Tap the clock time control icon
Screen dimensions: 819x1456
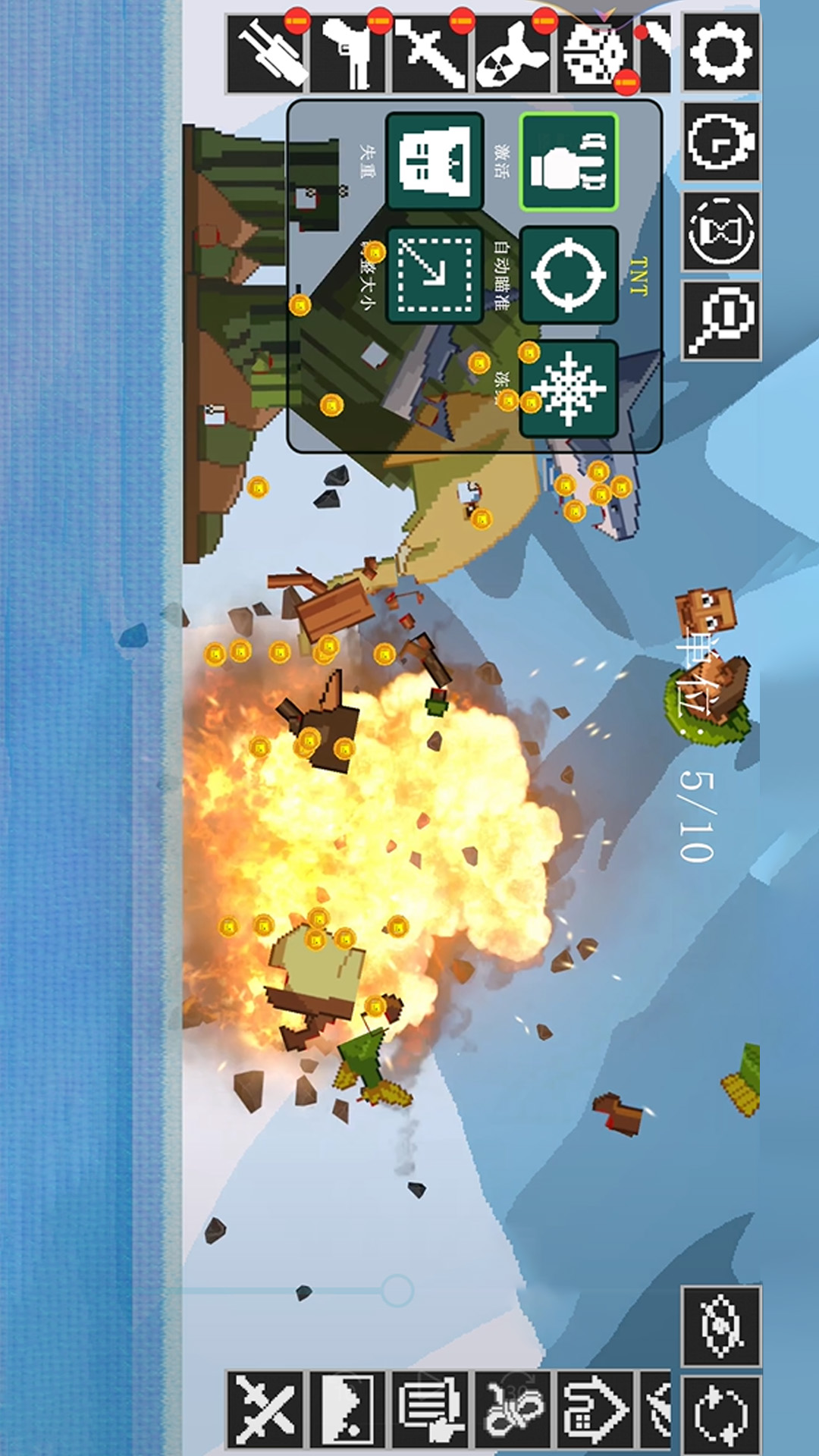click(x=720, y=142)
